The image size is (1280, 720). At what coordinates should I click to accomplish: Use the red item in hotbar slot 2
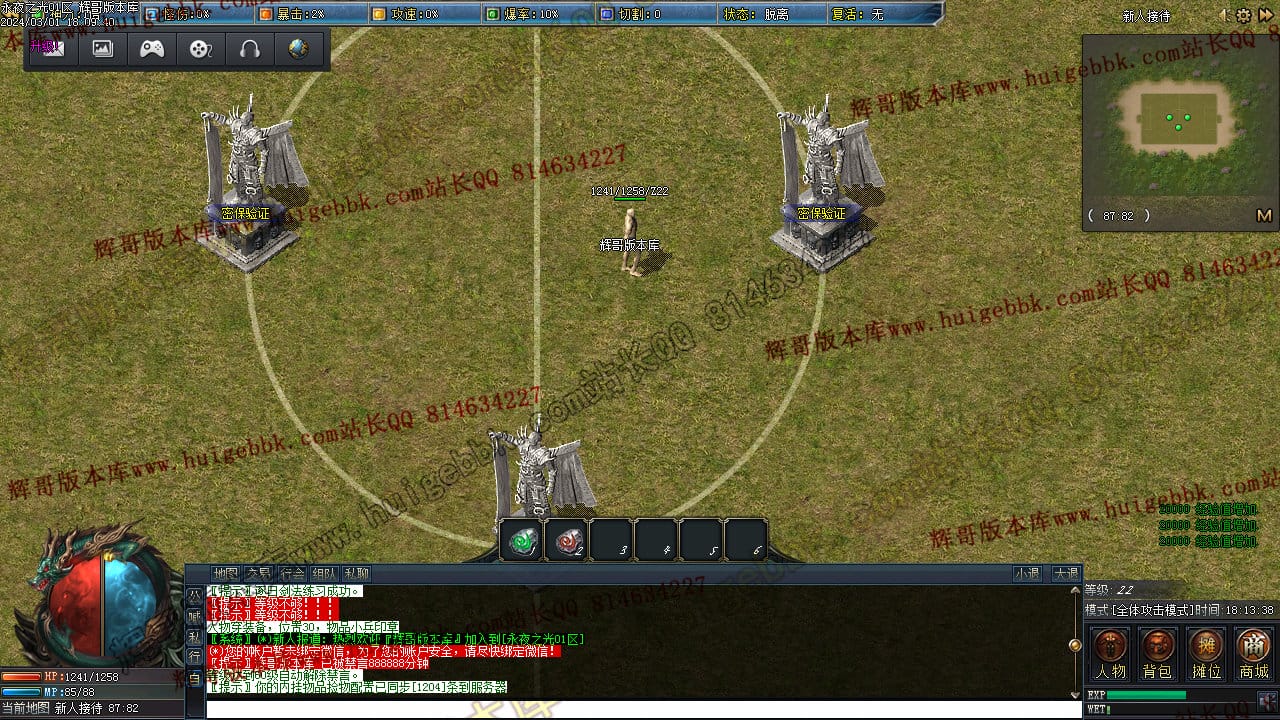click(568, 541)
